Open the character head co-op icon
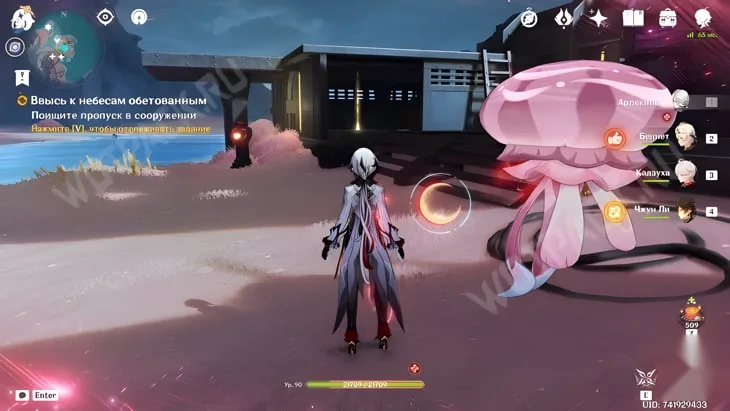 click(703, 17)
